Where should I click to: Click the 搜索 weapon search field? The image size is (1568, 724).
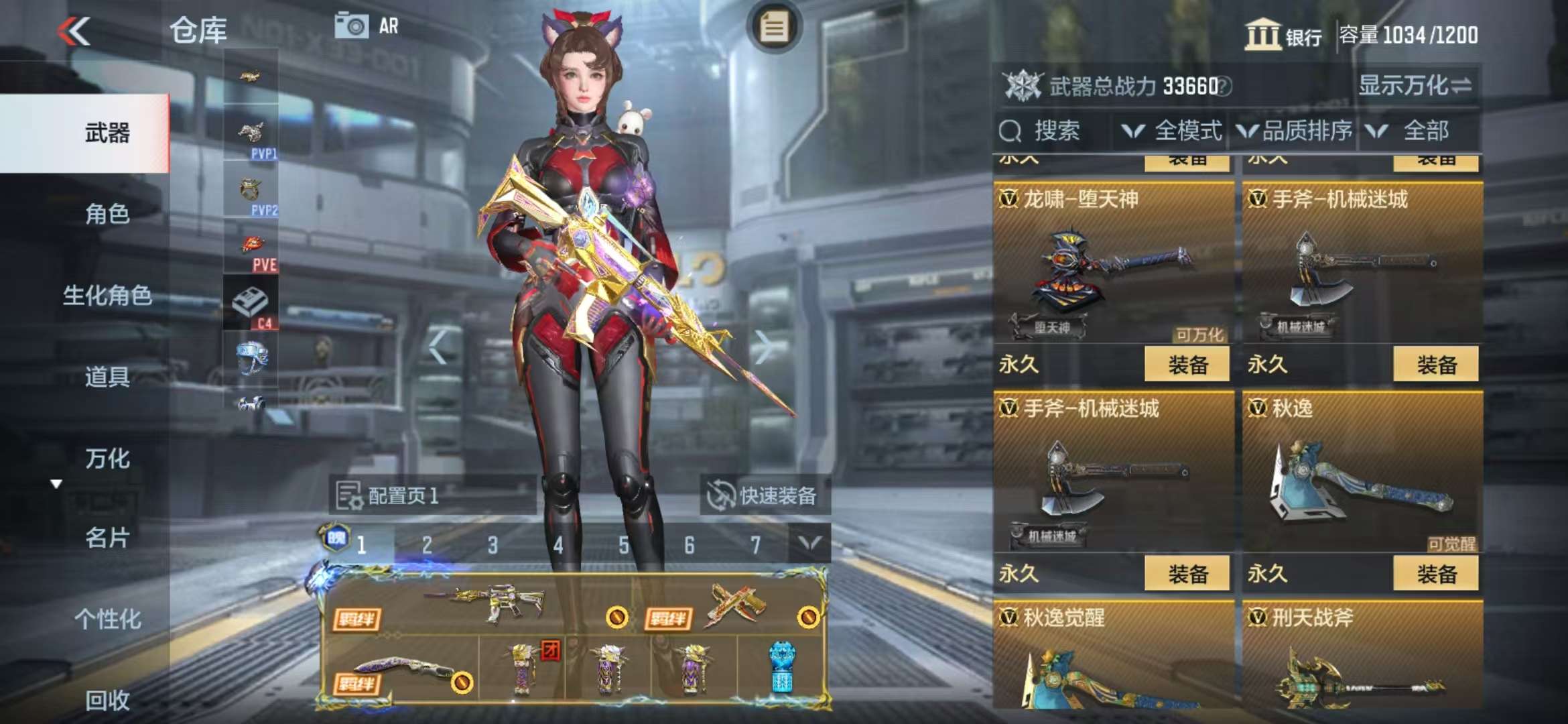(x=1052, y=131)
